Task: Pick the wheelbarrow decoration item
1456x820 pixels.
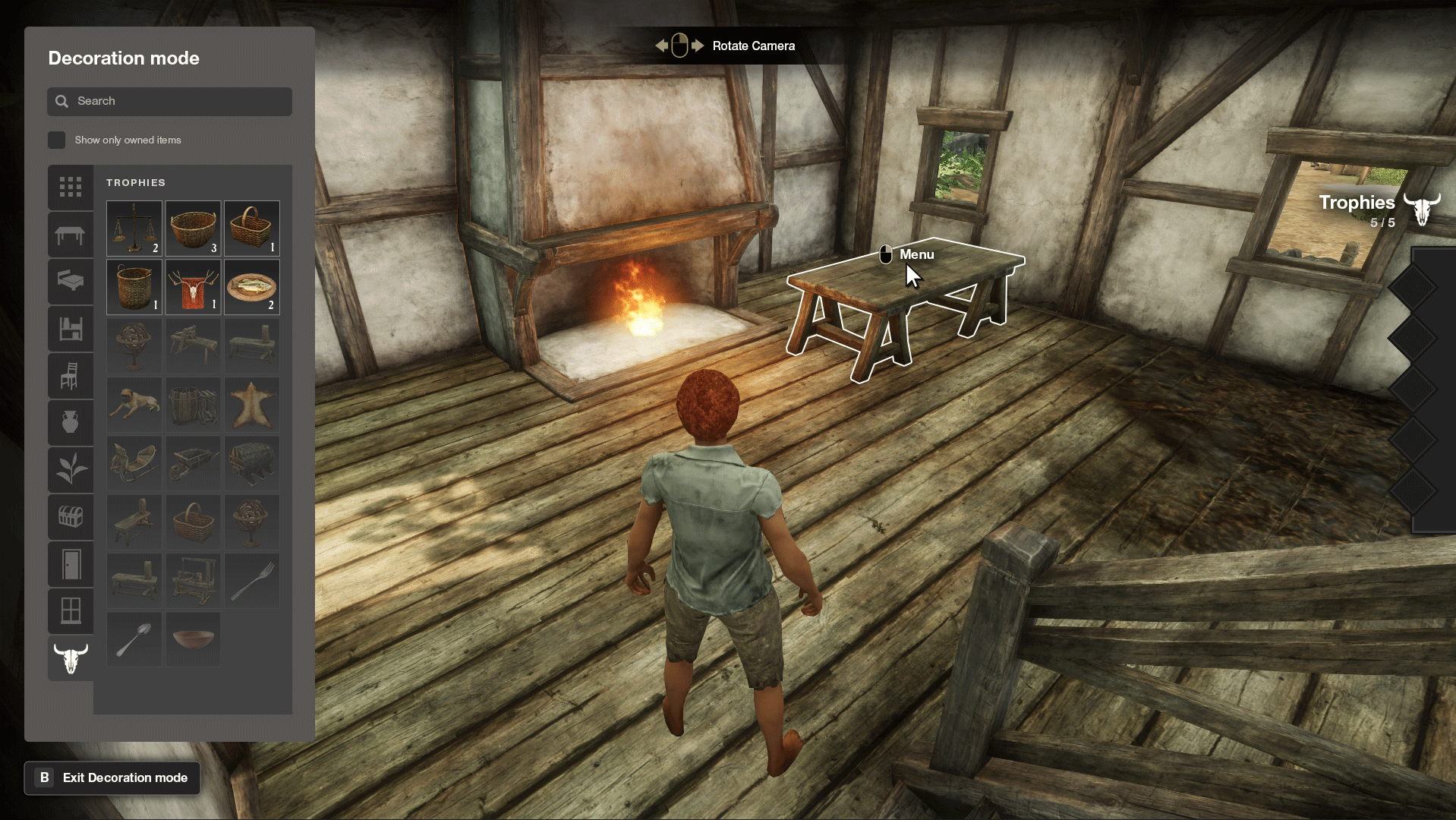Action: [193, 462]
